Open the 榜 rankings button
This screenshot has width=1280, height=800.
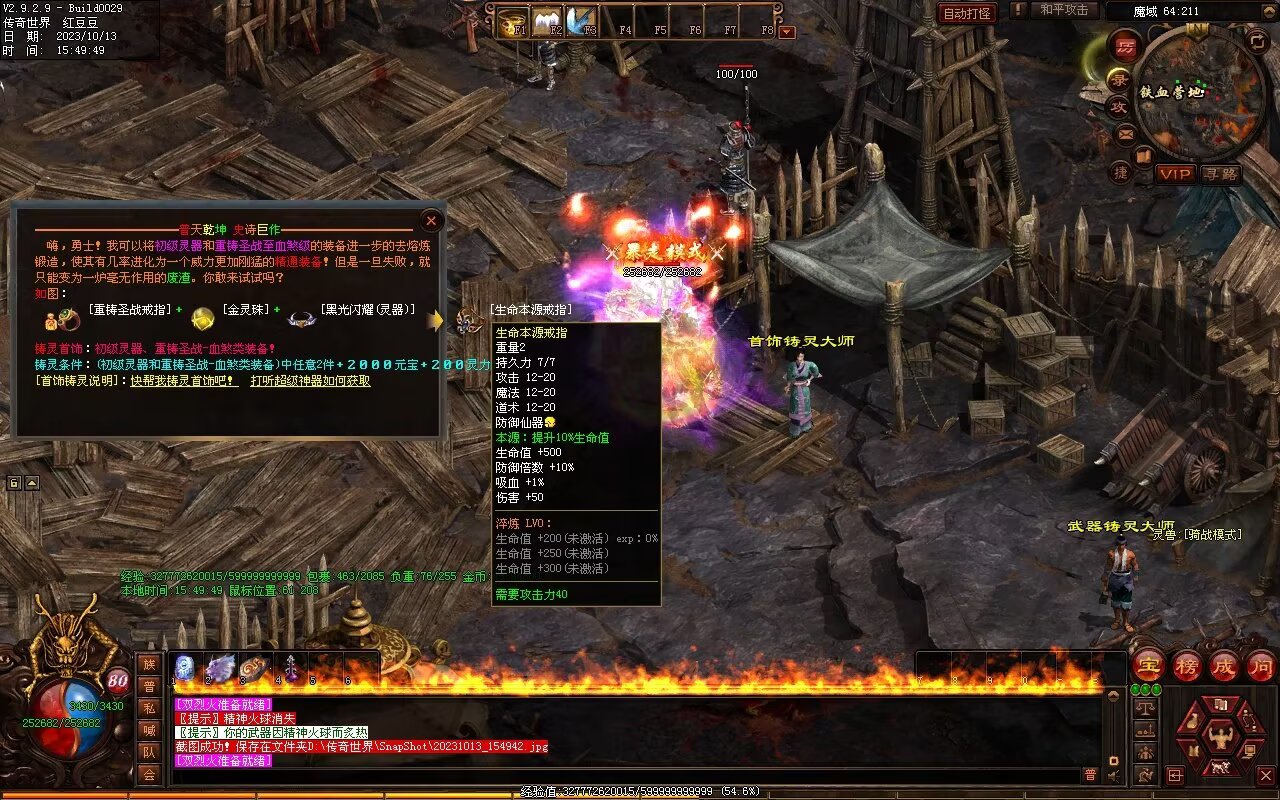[x=1187, y=666]
